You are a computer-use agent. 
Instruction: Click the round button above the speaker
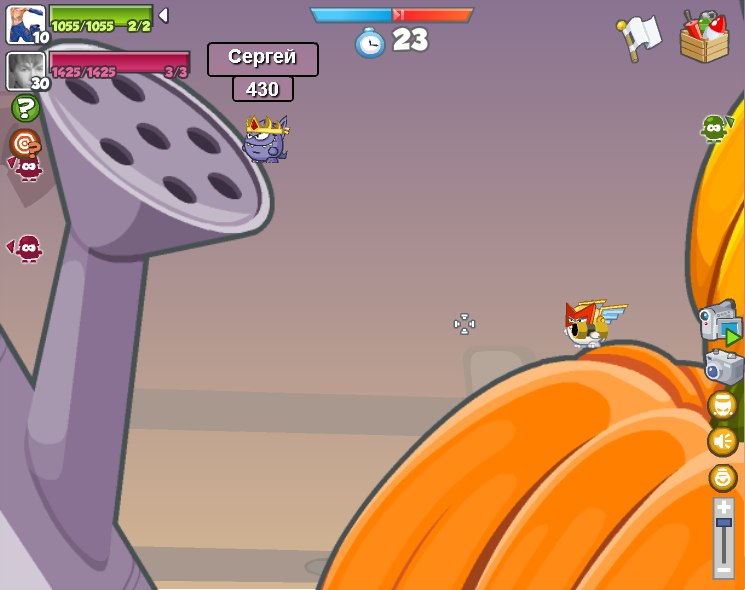722,405
